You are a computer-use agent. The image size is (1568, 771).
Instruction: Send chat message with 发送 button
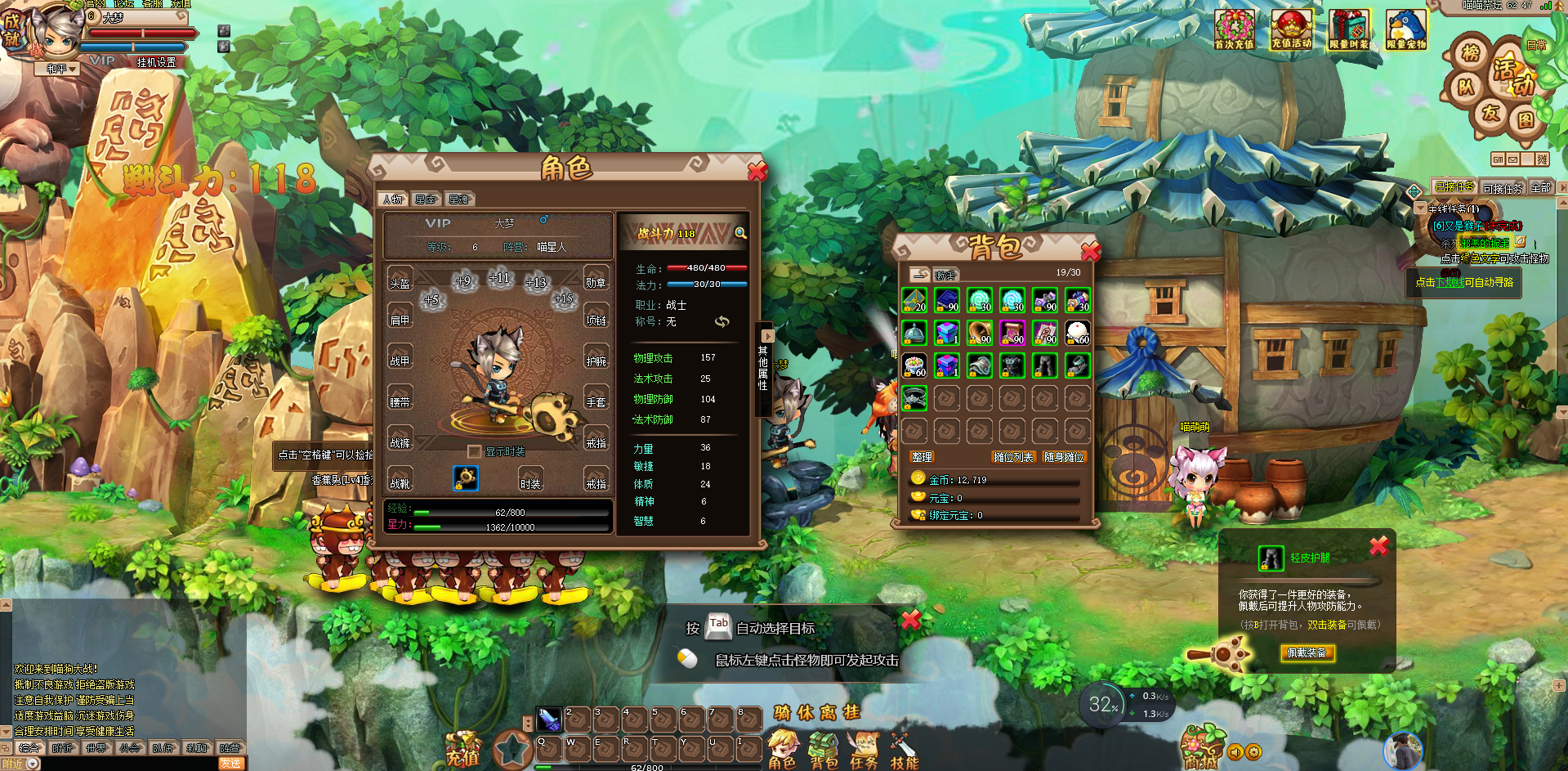click(231, 764)
